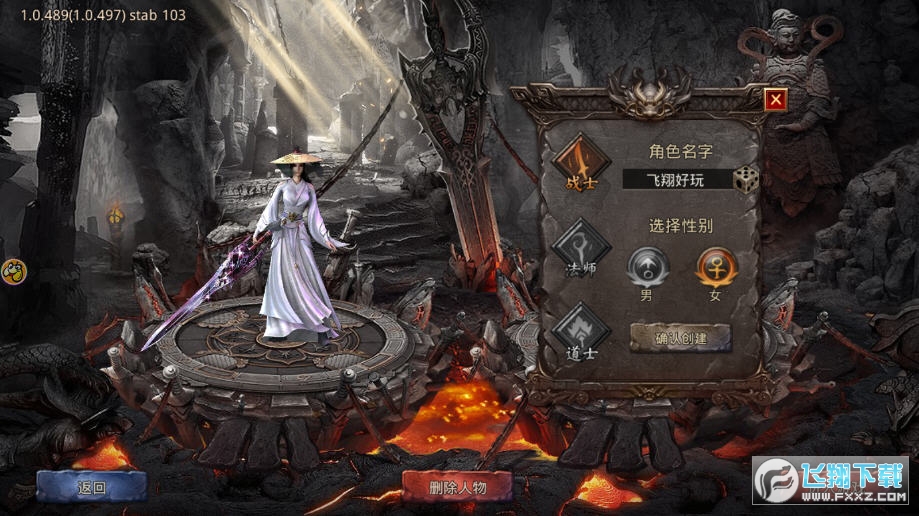Roll the dice for a random name
Image resolution: width=919 pixels, height=516 pixels.
746,179
